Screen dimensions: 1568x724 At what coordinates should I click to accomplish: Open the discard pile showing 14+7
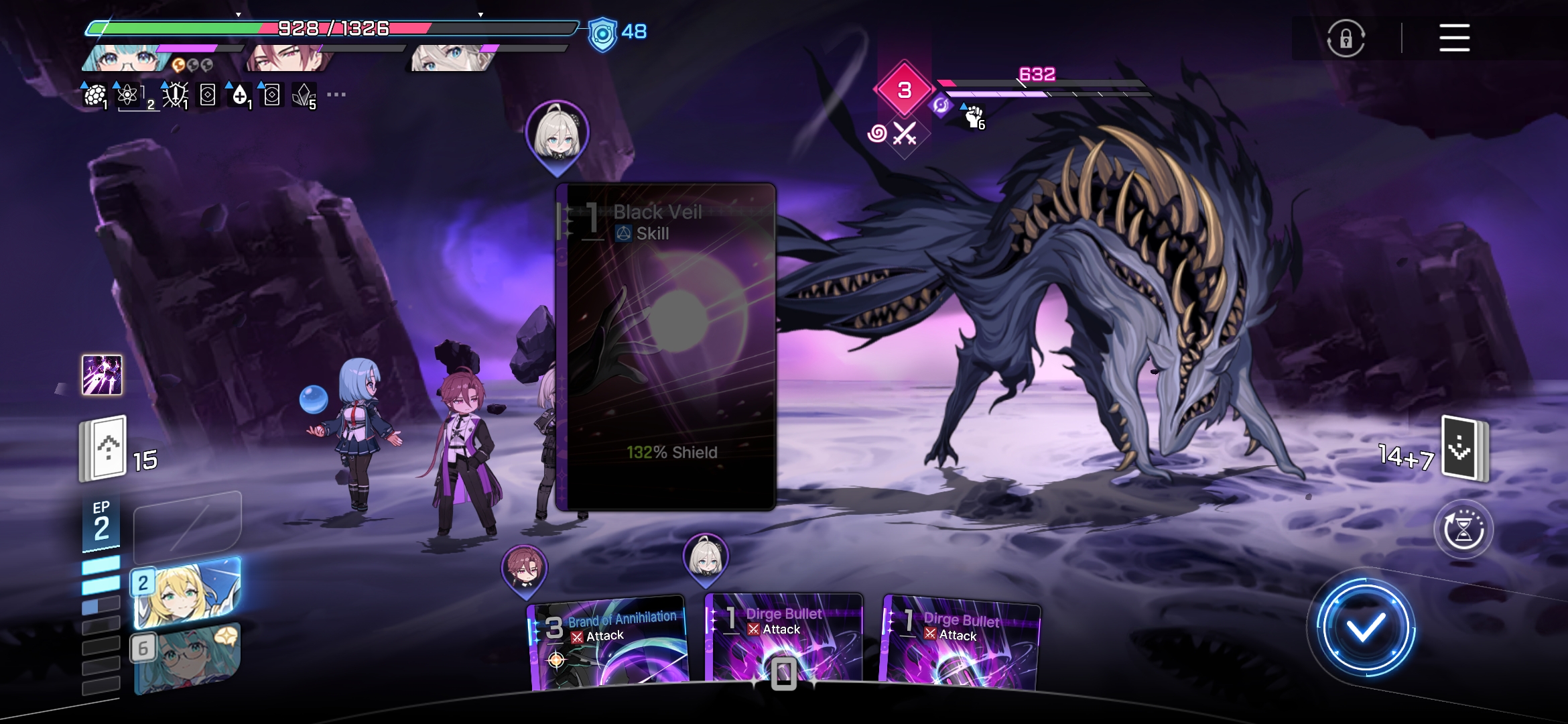click(1465, 448)
